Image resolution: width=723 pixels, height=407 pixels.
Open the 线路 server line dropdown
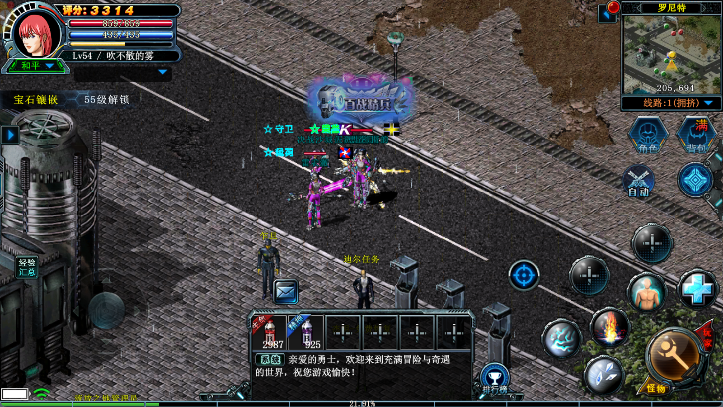pyautogui.click(x=670, y=102)
